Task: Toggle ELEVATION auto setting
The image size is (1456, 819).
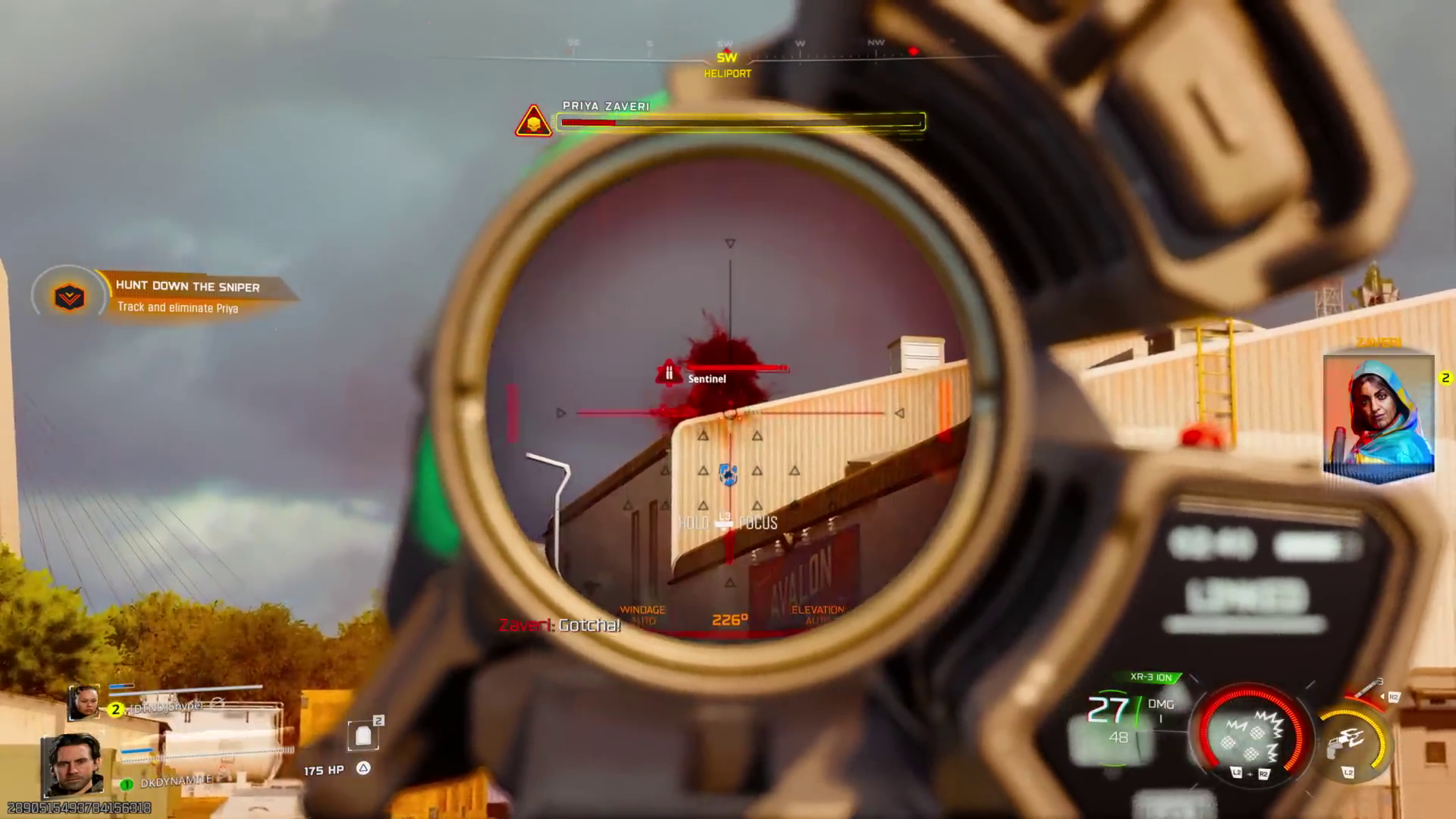Action: [819, 614]
